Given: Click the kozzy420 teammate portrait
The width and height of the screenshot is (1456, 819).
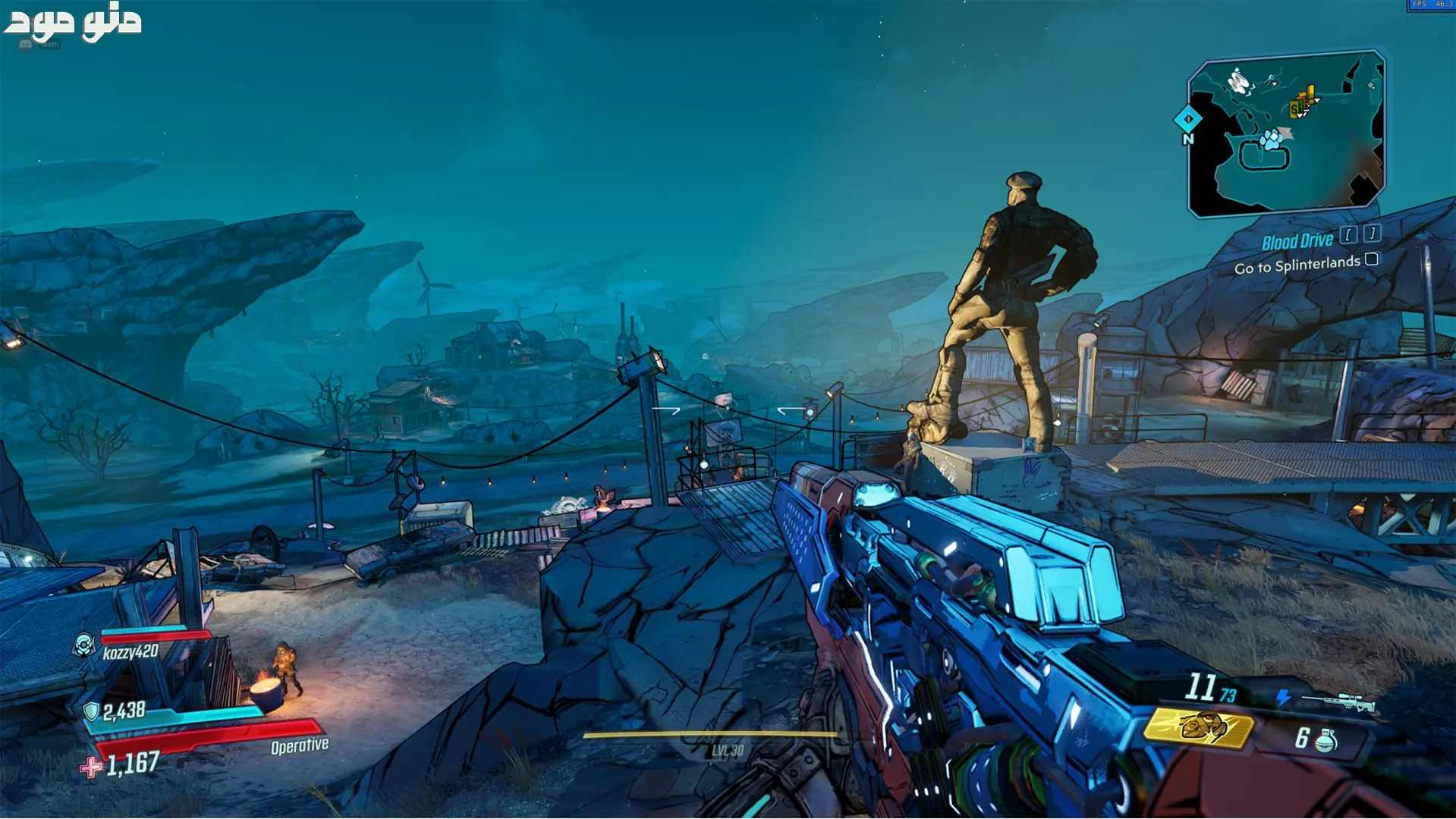Looking at the screenshot, I should 83,645.
